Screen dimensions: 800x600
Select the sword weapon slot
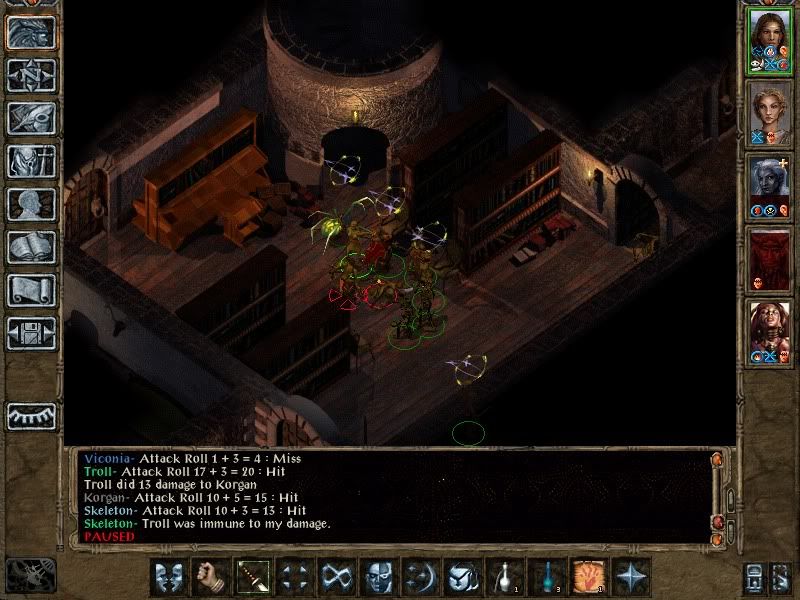250,577
